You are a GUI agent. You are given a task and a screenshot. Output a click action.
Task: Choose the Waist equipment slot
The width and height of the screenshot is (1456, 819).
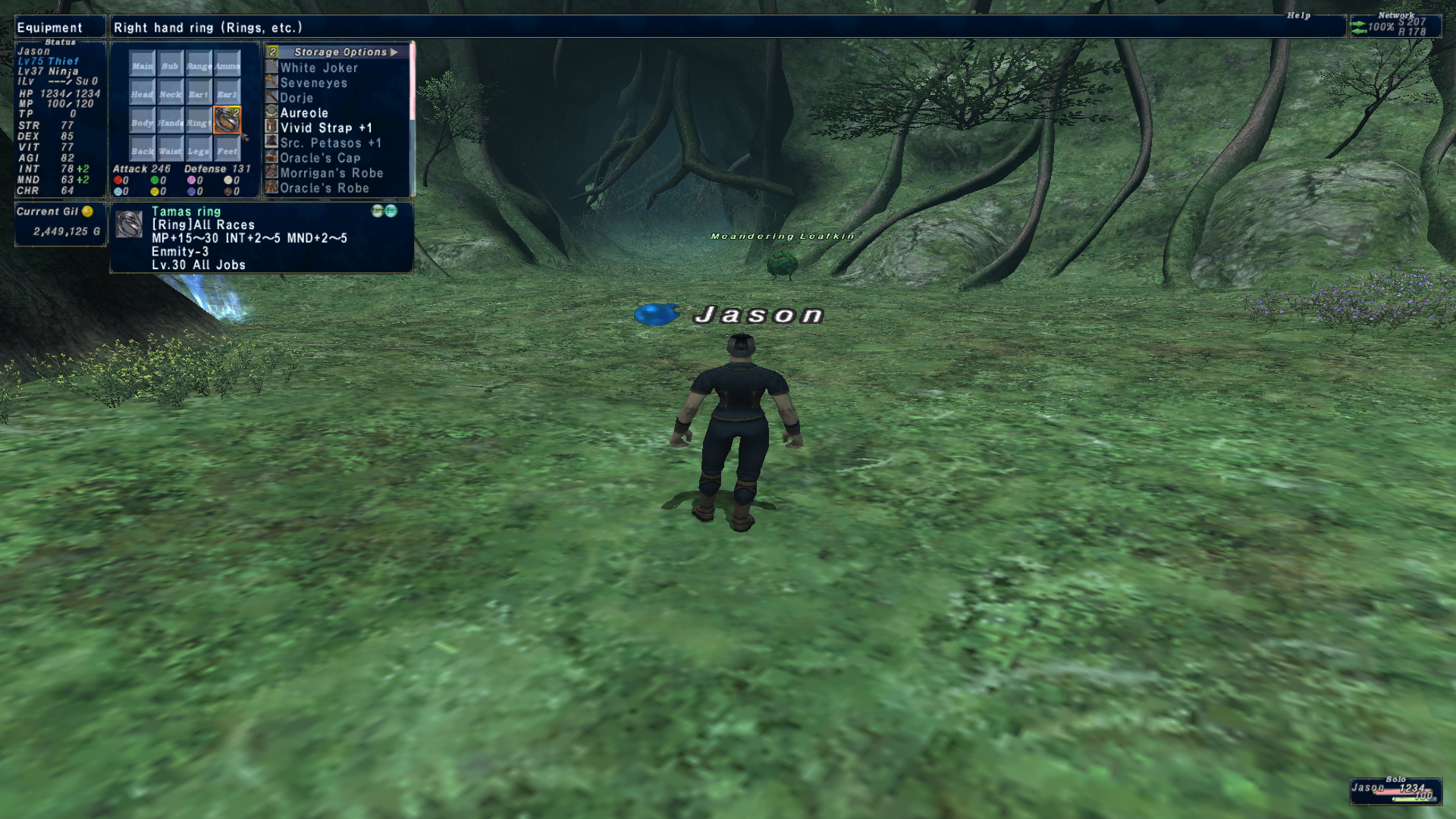tap(170, 149)
